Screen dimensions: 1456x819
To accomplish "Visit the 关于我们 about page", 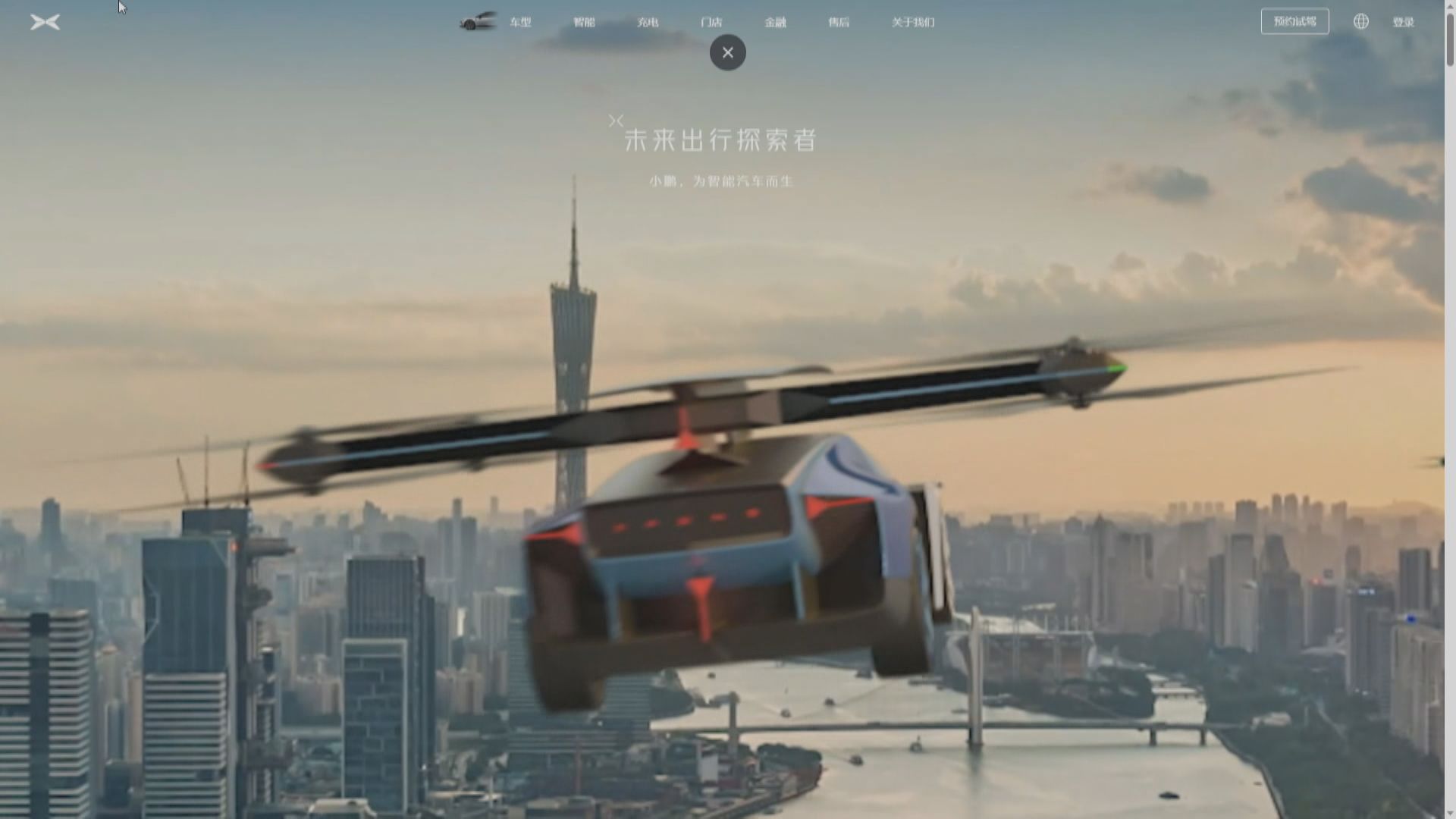I will tap(912, 22).
